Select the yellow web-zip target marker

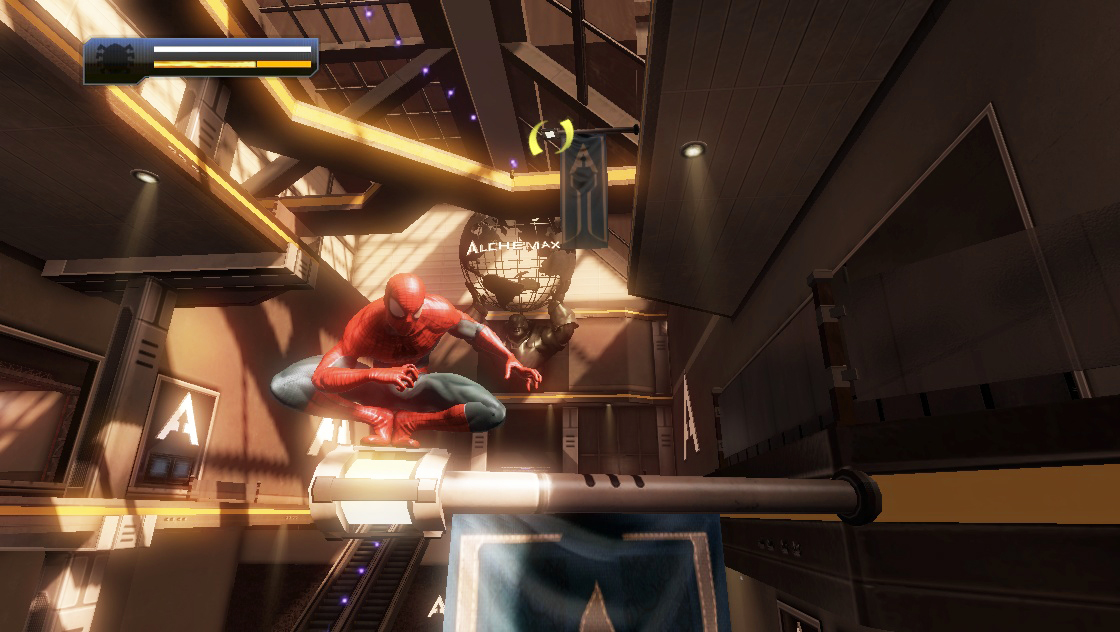point(551,135)
